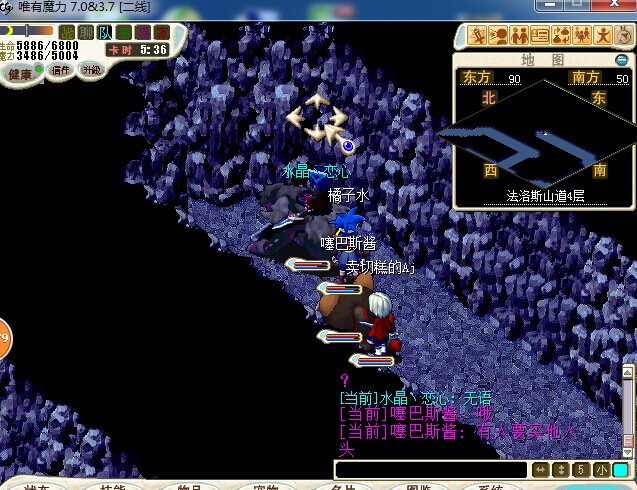
Task: Activate the duel action icon with the starburst
Action: pyautogui.click(x=478, y=36)
